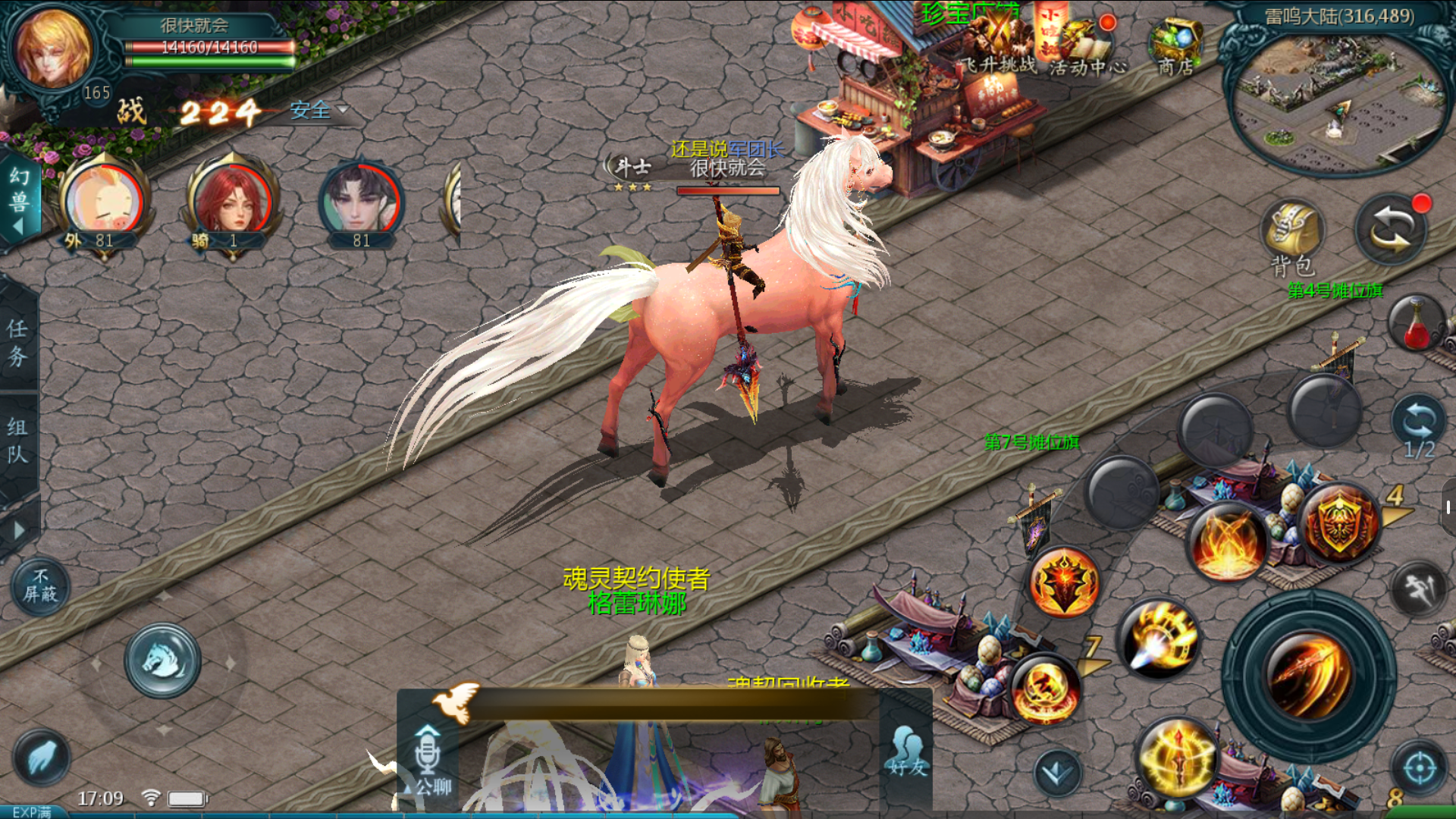The width and height of the screenshot is (1456, 819).
Task: Toggle the 不屏蔽 display filter
Action: [40, 586]
